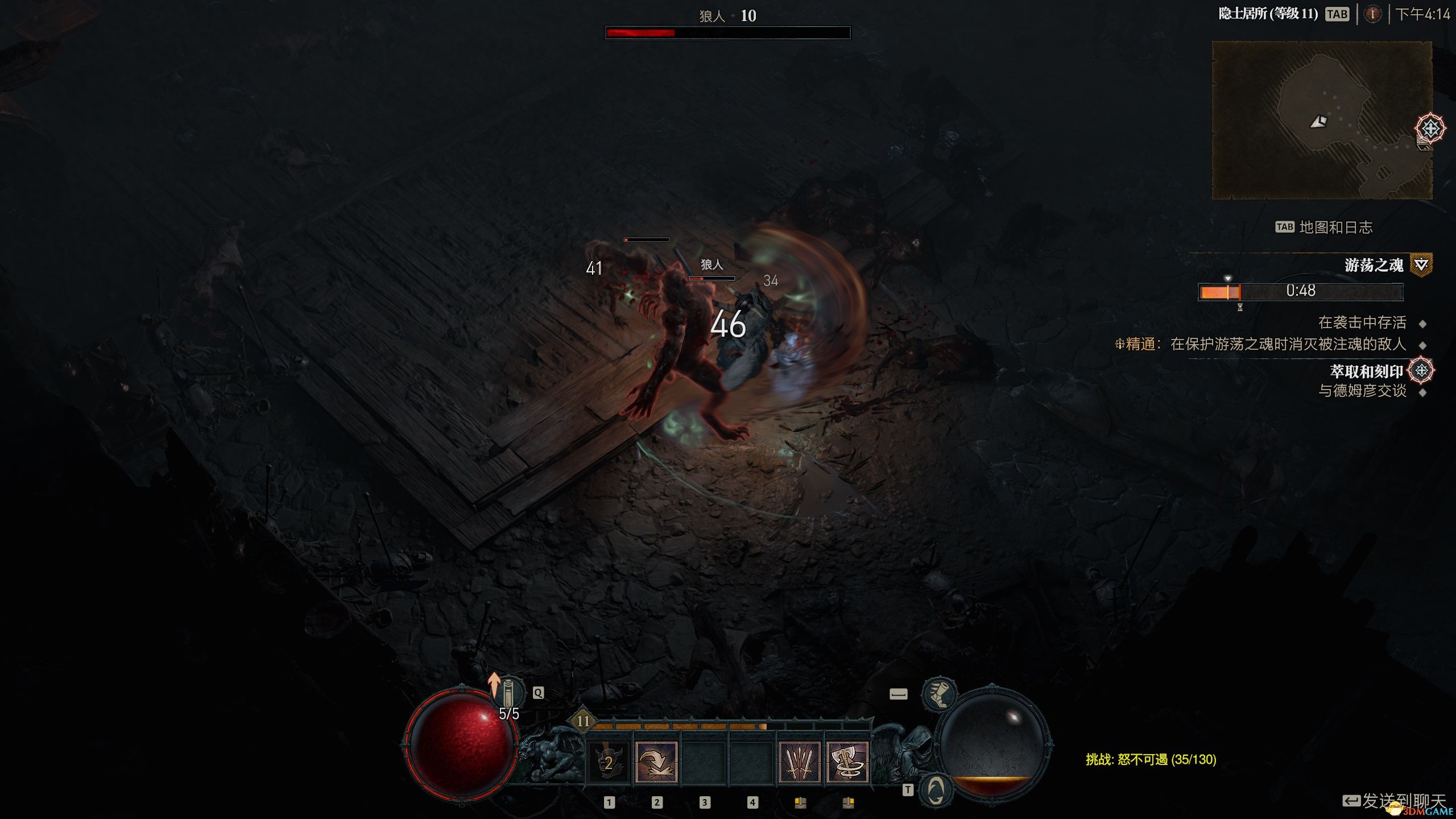Screen dimensions: 1456x819
Task: Click the level 11 diamond badge
Action: point(583,721)
